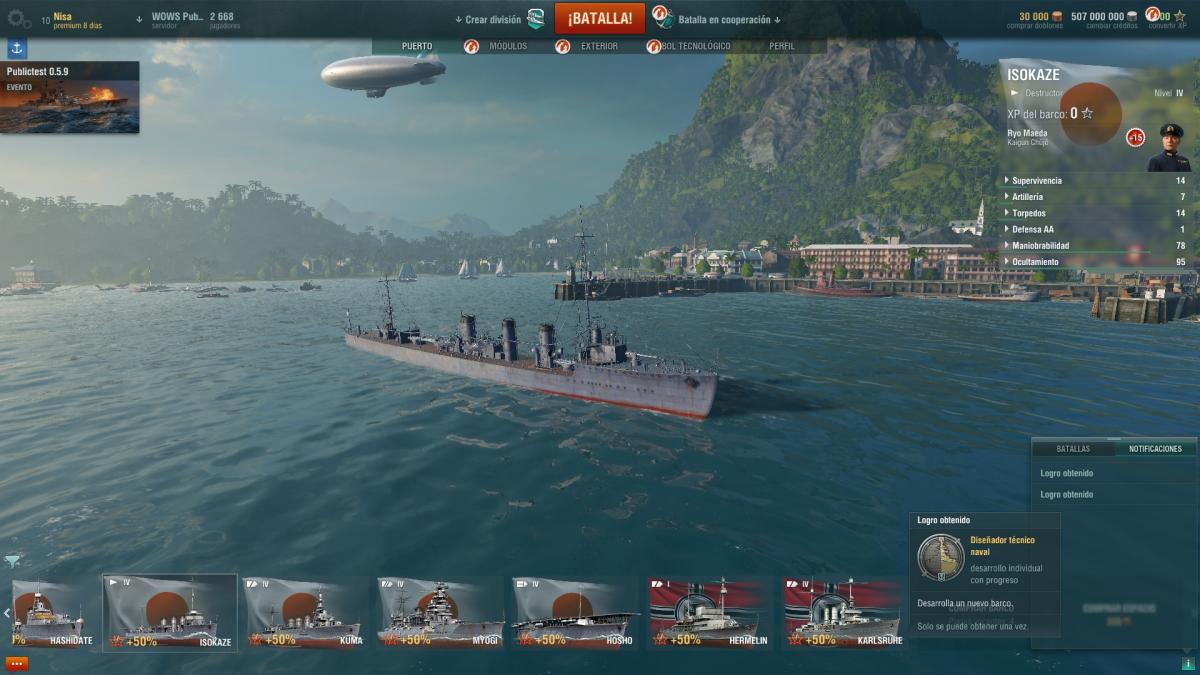The height and width of the screenshot is (675, 1200).
Task: Choose the Karlsruhe cruiser card
Action: tap(844, 613)
